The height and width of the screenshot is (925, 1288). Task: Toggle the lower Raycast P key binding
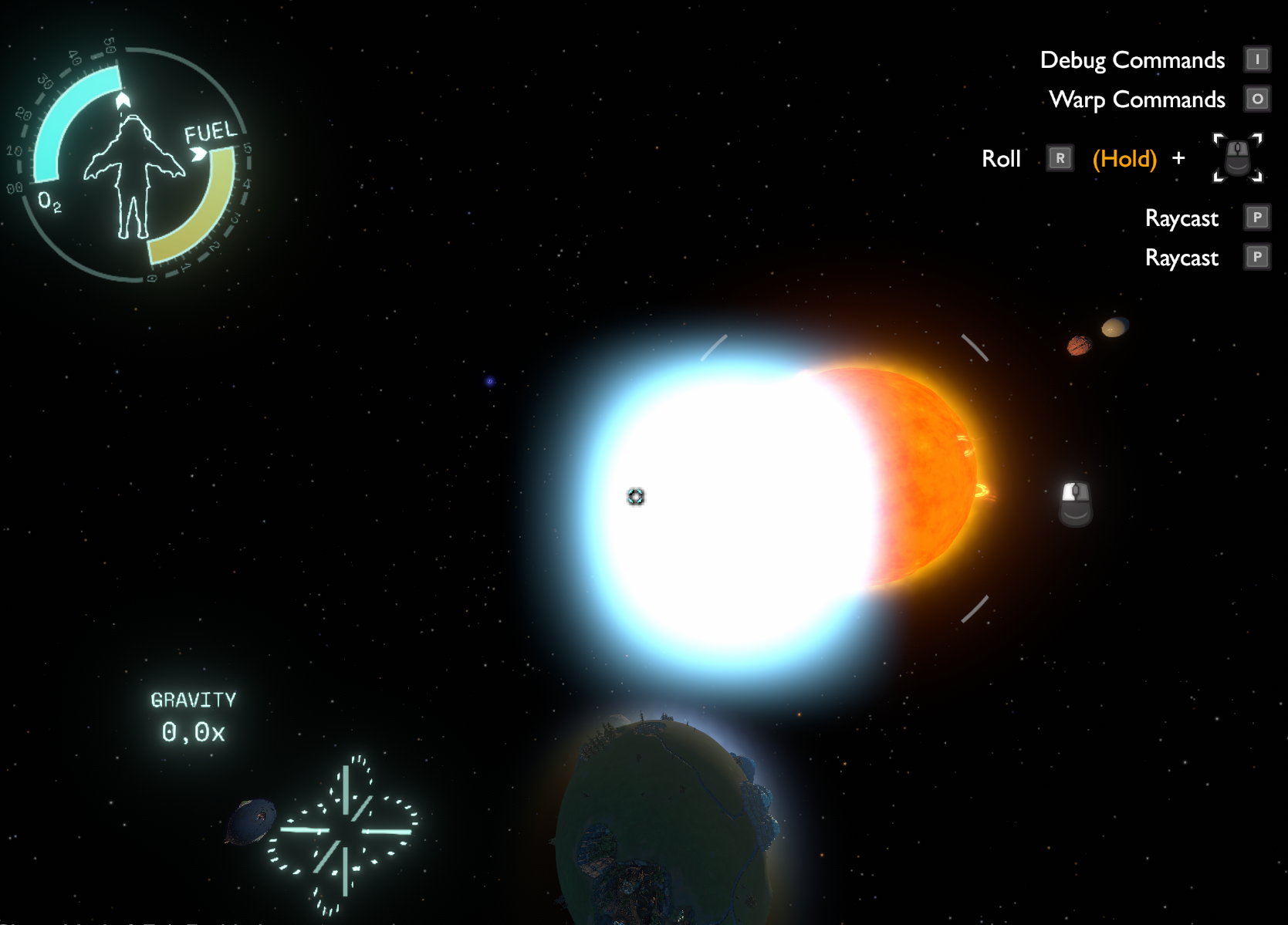click(x=1258, y=258)
